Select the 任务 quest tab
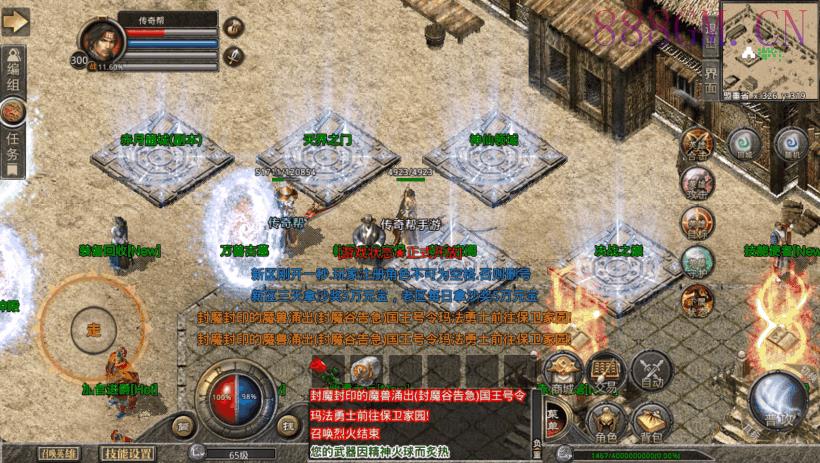This screenshot has height=463, width=820. click(13, 149)
